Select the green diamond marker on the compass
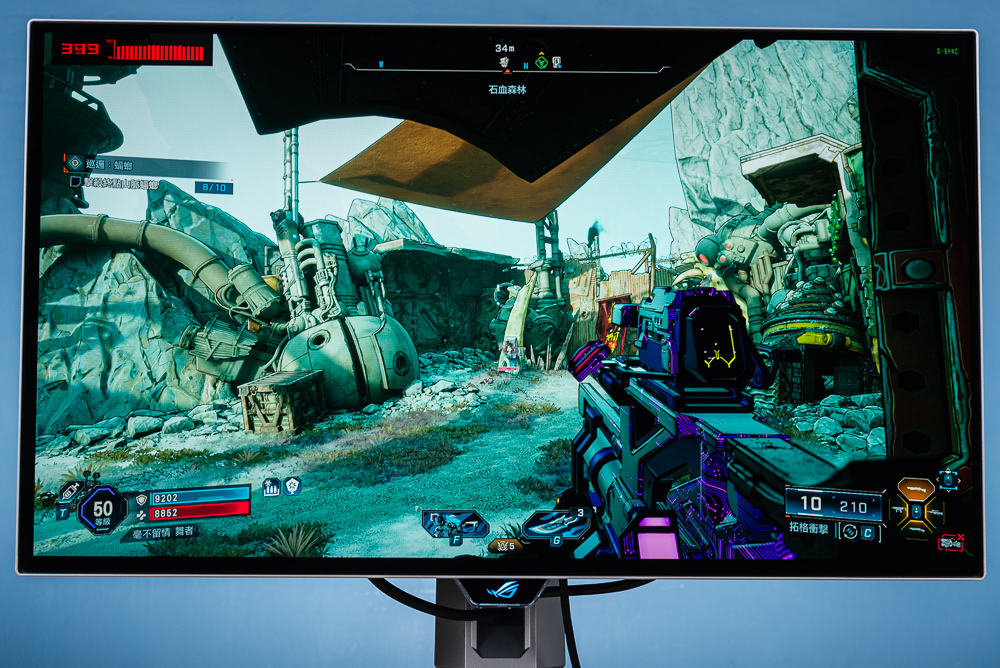Image resolution: width=1000 pixels, height=668 pixels. click(541, 62)
